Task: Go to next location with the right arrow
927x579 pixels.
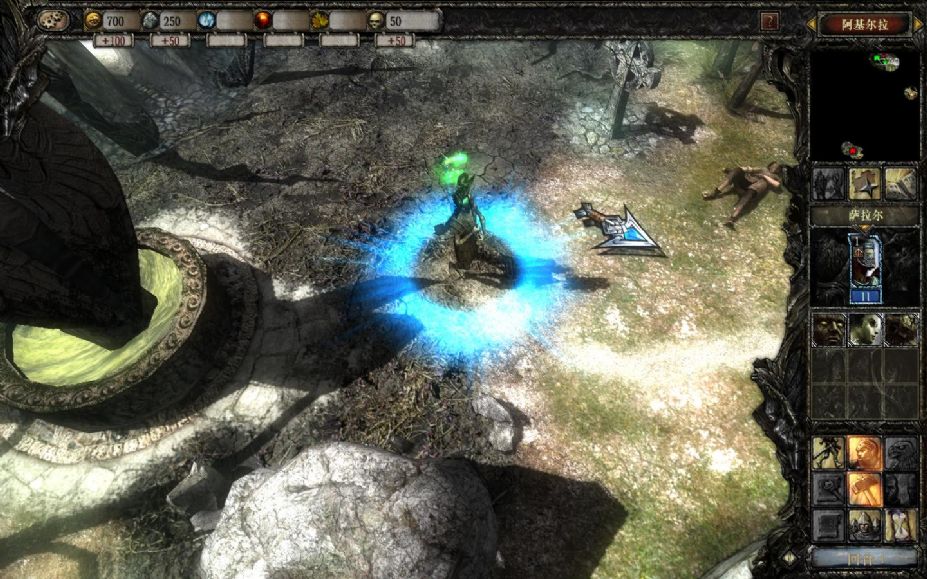Action: tap(918, 24)
